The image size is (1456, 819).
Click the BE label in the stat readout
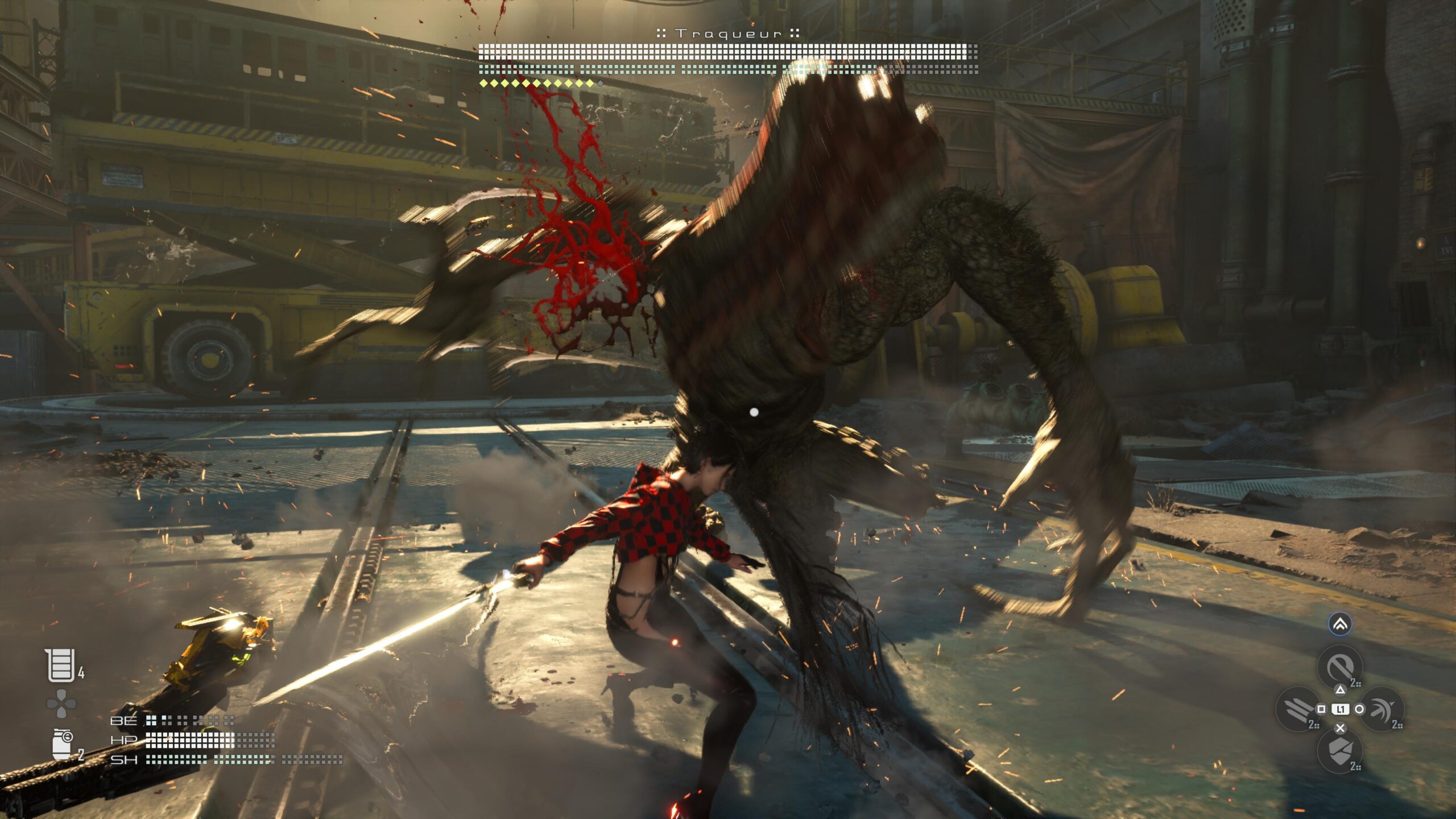[124, 721]
